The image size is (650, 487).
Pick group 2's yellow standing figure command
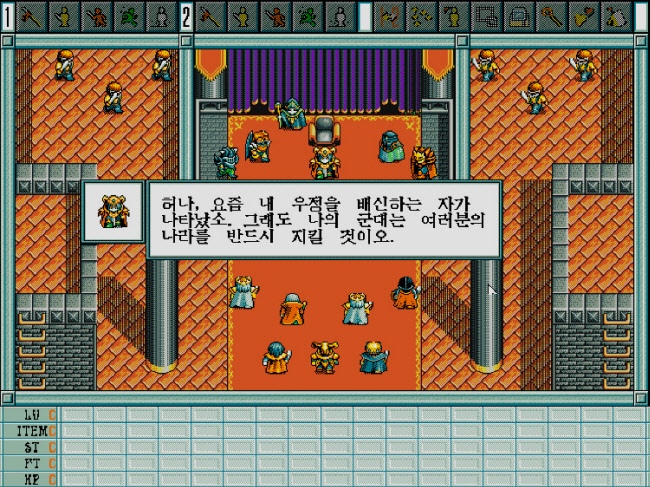tap(241, 16)
